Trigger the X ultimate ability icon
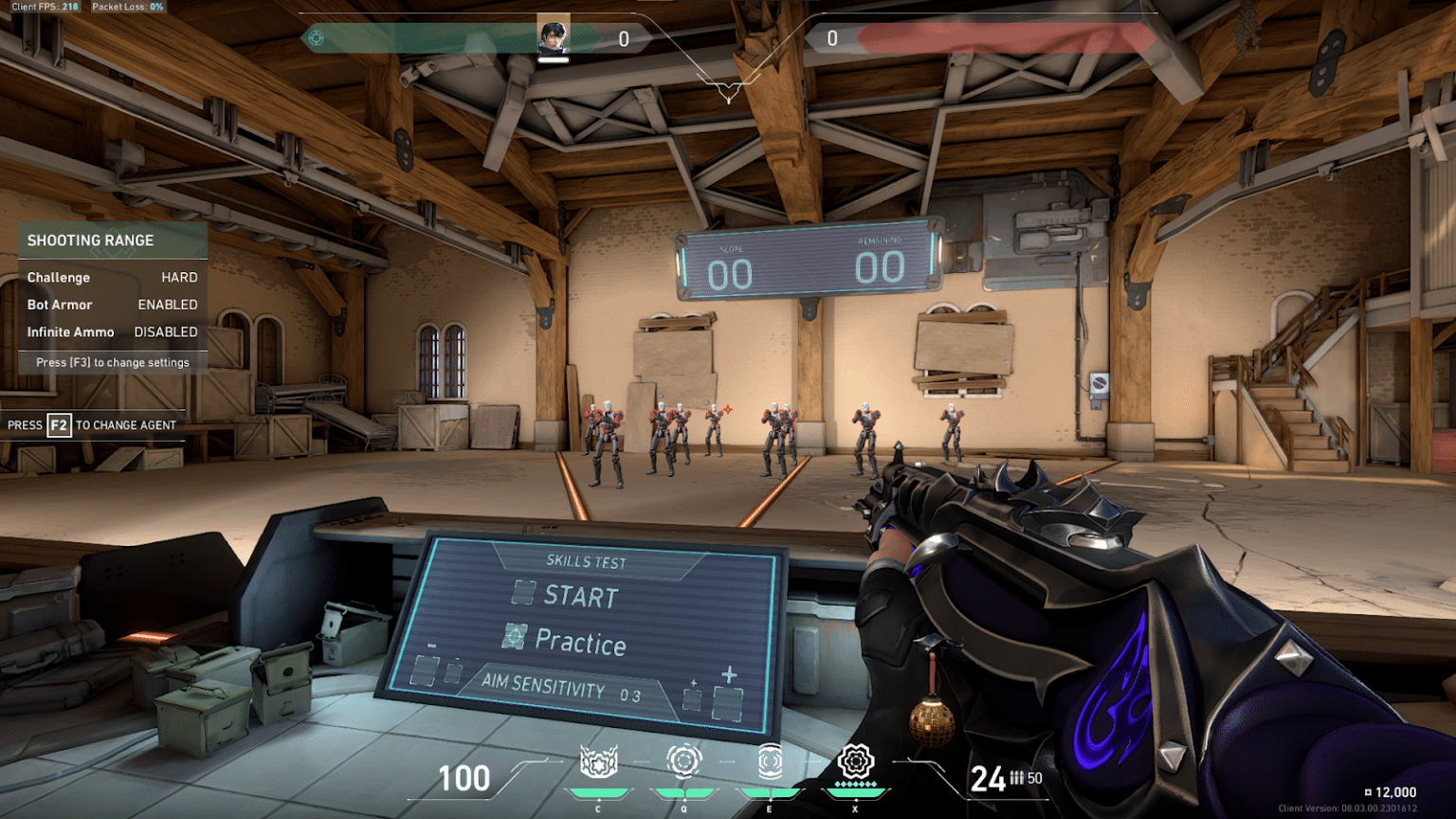The height and width of the screenshot is (819, 1456). pyautogui.click(x=857, y=761)
